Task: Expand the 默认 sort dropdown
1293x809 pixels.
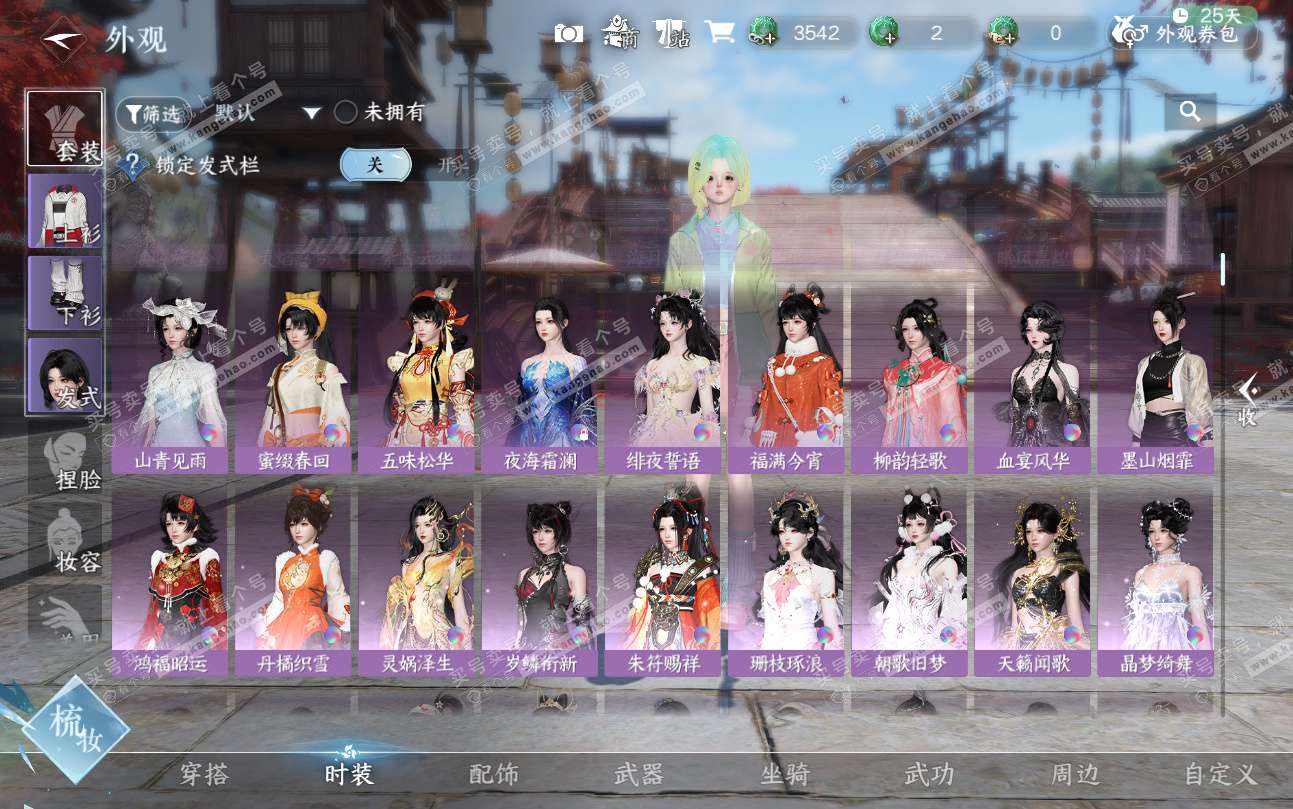Action: tap(312, 113)
